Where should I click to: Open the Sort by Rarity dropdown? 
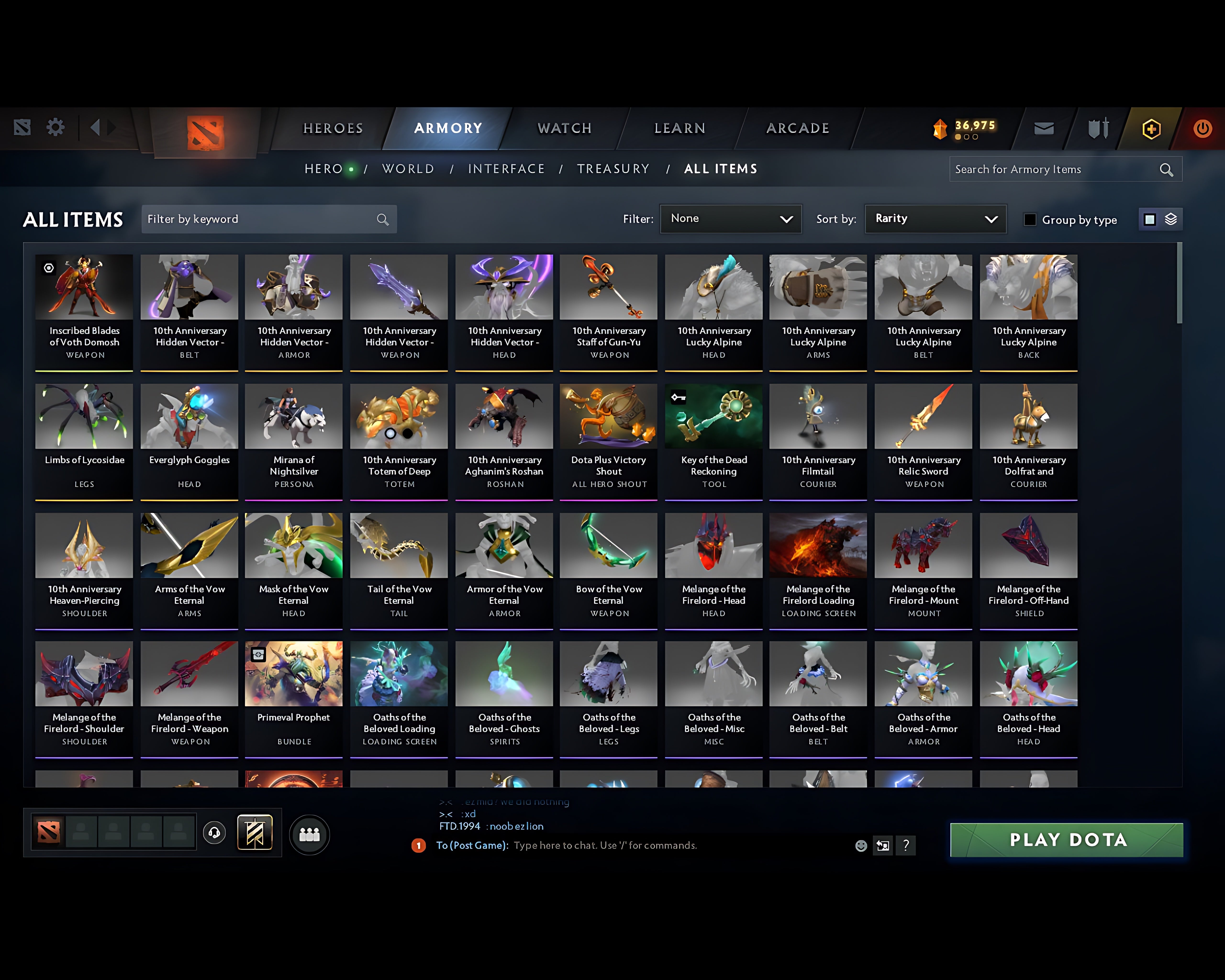coord(935,219)
